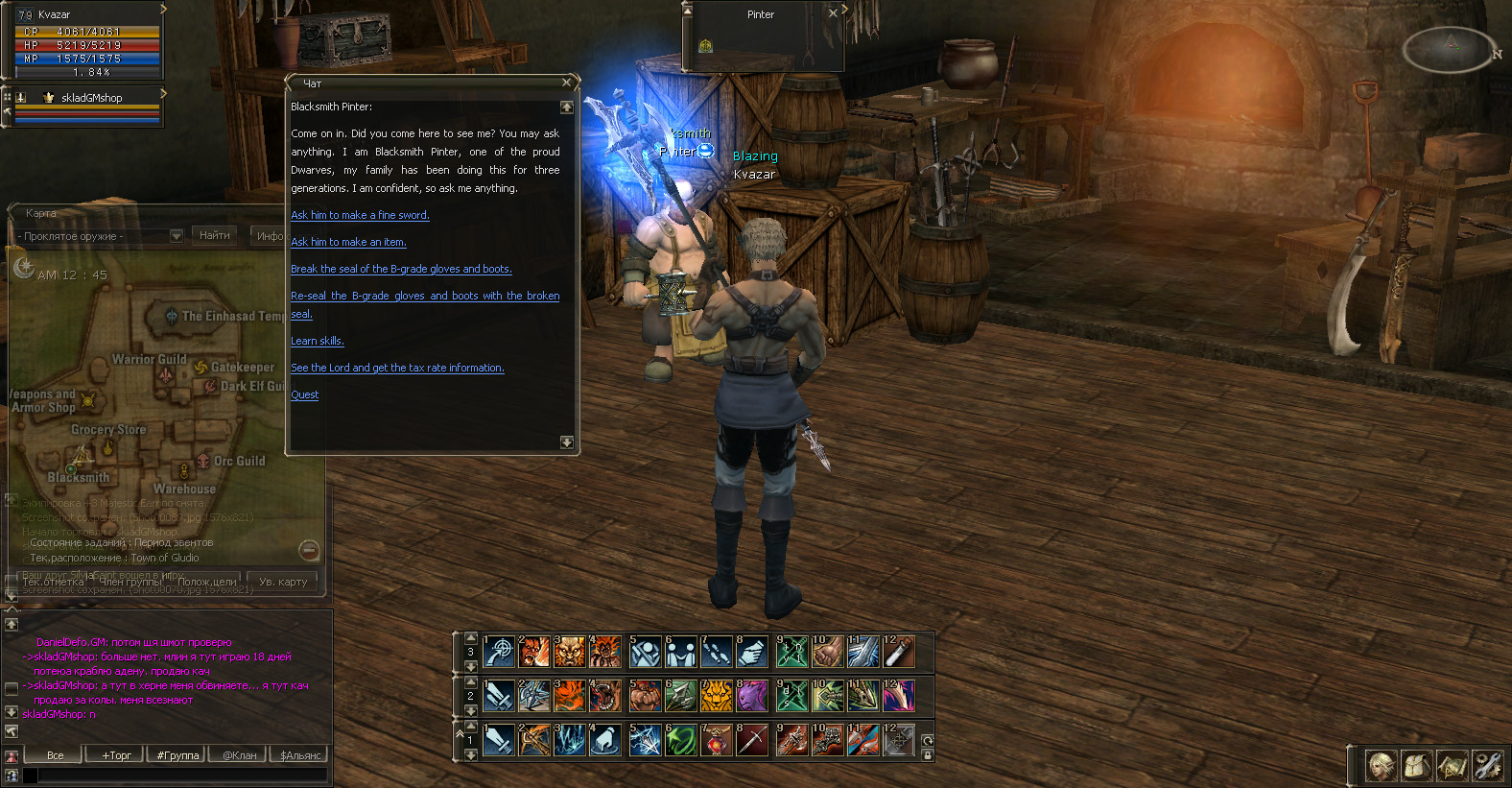The image size is (1512, 788).
Task: Toggle the hotbar lock icon
Action: pos(928,755)
